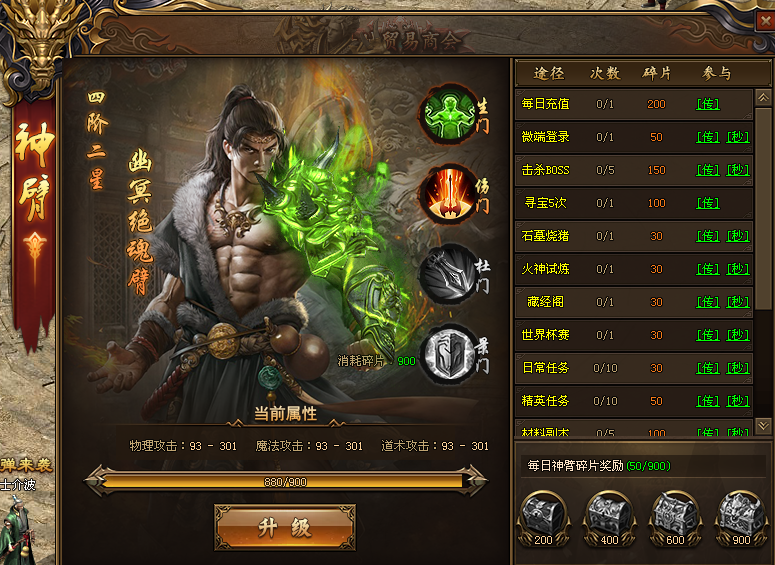Close the 神臂 panel window
This screenshot has height=565, width=775.
click(x=764, y=19)
